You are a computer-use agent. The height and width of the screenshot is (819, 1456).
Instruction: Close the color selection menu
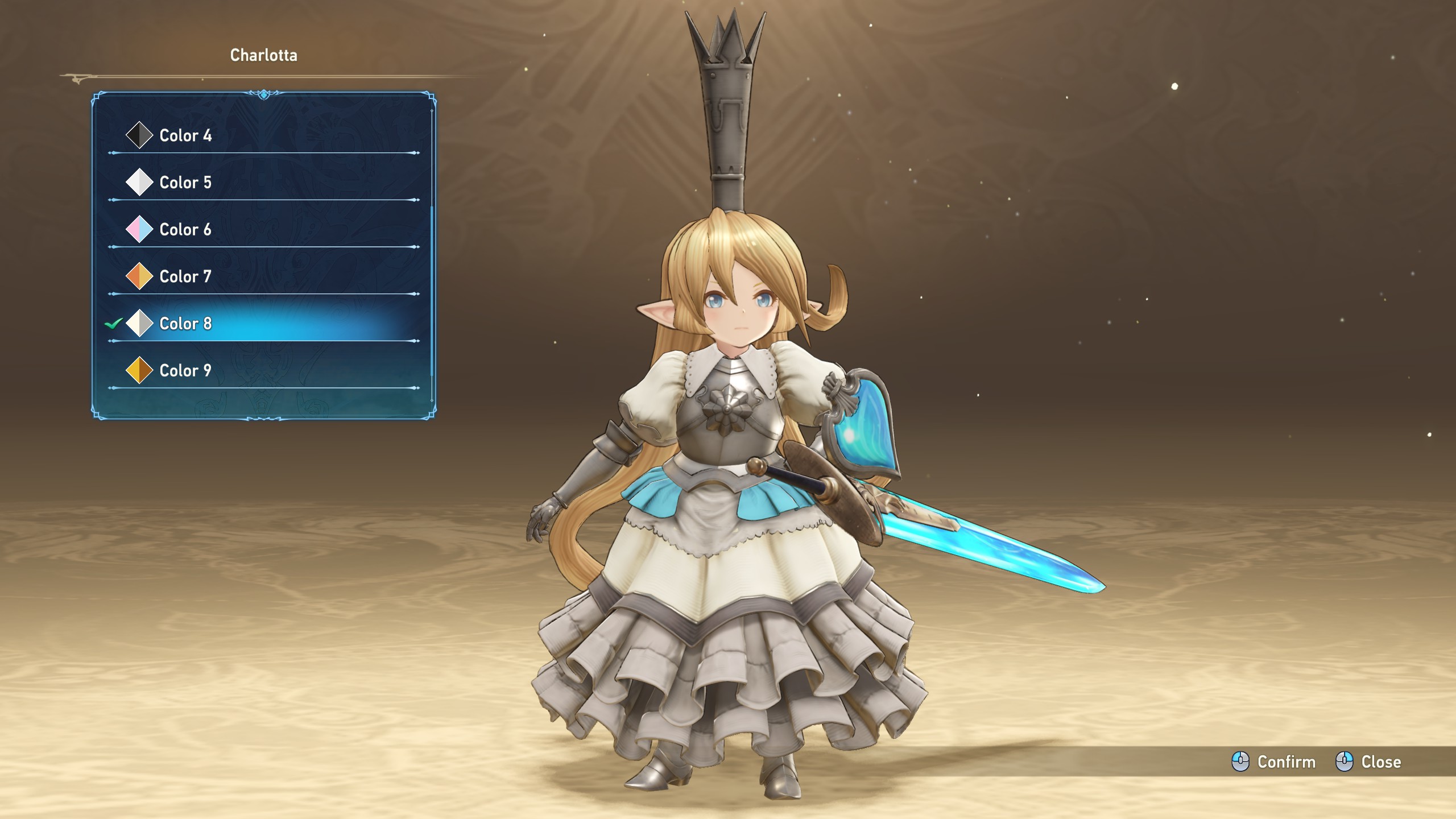[1368, 762]
